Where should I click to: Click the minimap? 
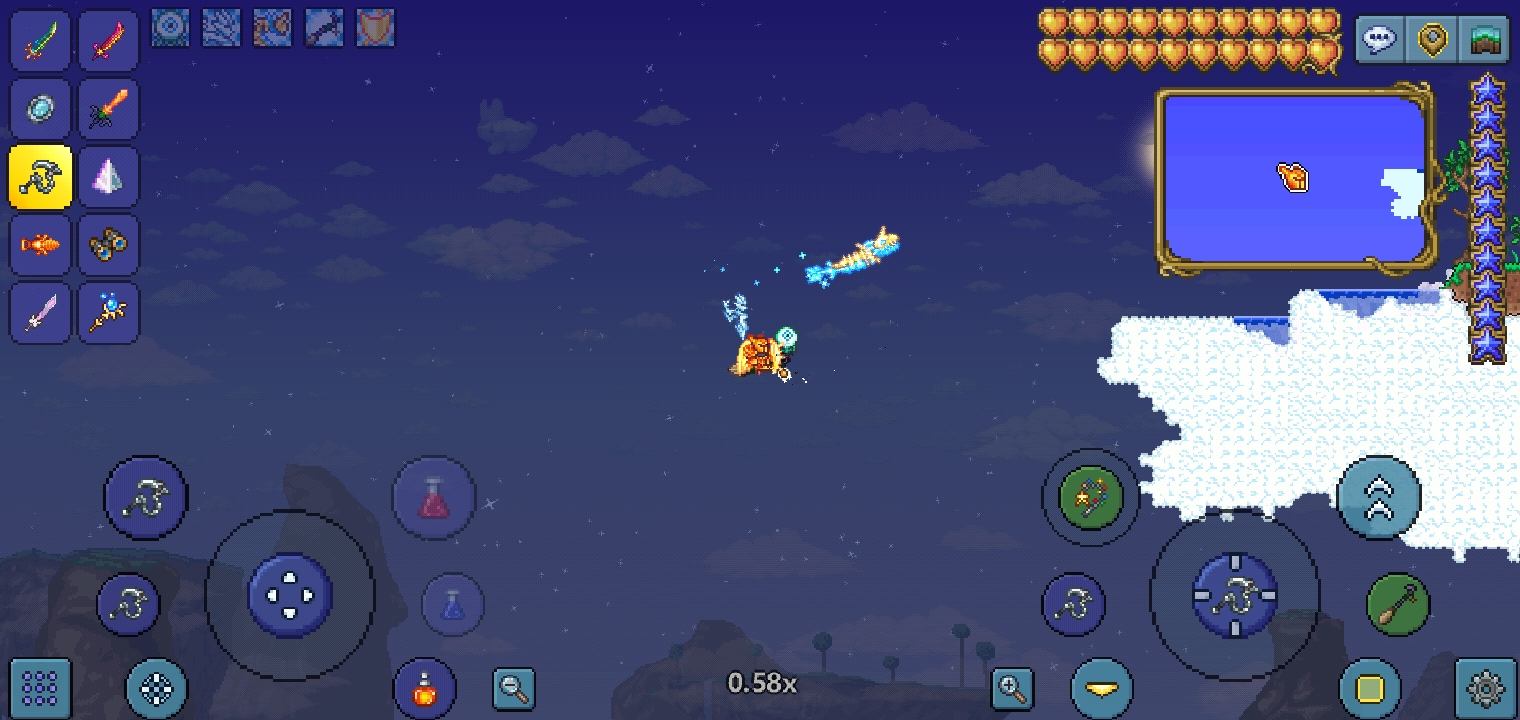pyautogui.click(x=1296, y=180)
